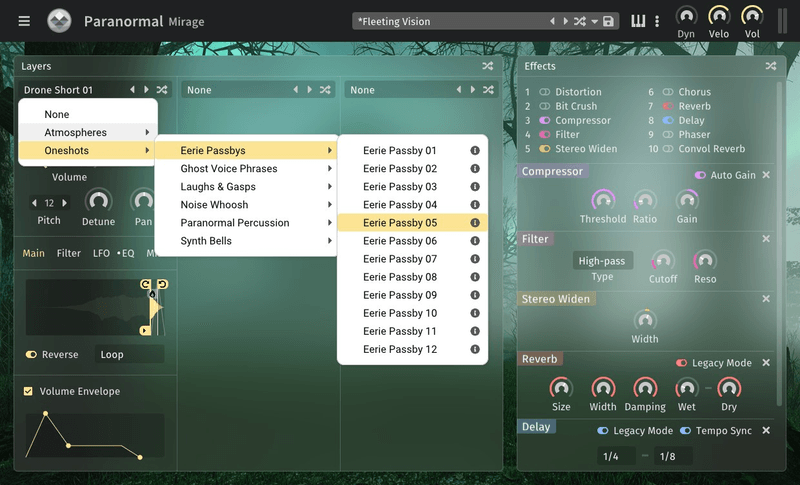Viewport: 800px width, 485px height.
Task: Show info for Eerie Passby 01
Action: tap(475, 151)
